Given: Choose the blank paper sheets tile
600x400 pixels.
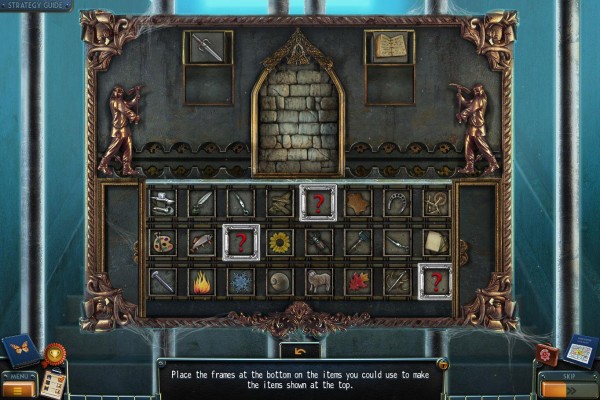Looking at the screenshot, I should click(435, 242).
